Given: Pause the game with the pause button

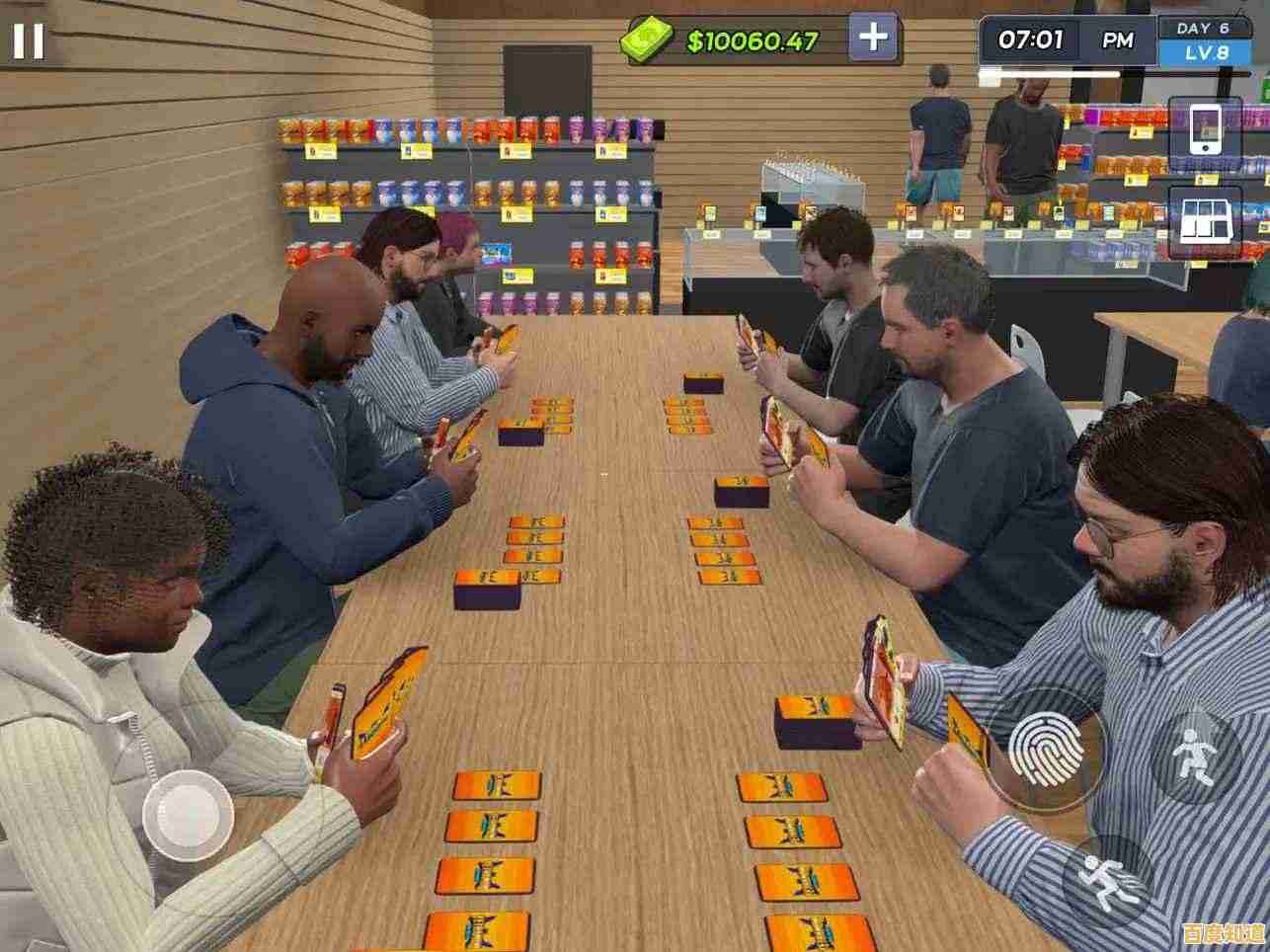Looking at the screenshot, I should (28, 40).
